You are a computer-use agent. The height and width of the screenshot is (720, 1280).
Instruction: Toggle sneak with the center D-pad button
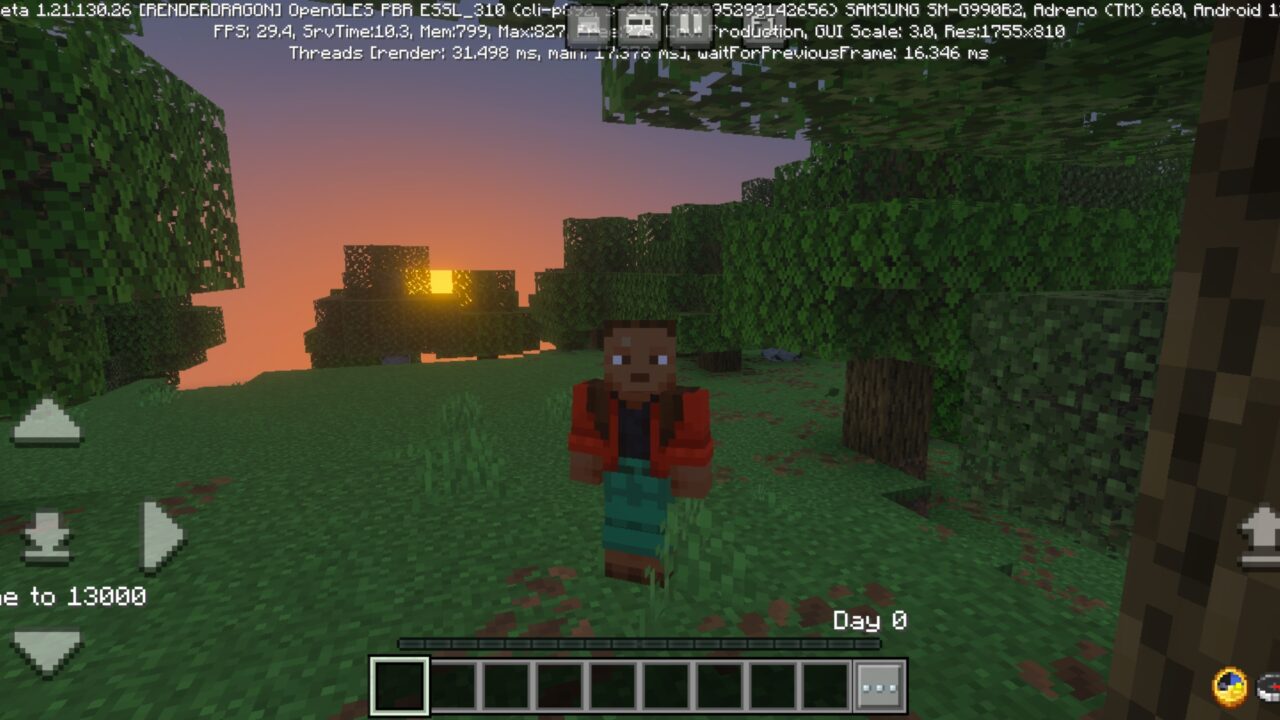click(48, 535)
